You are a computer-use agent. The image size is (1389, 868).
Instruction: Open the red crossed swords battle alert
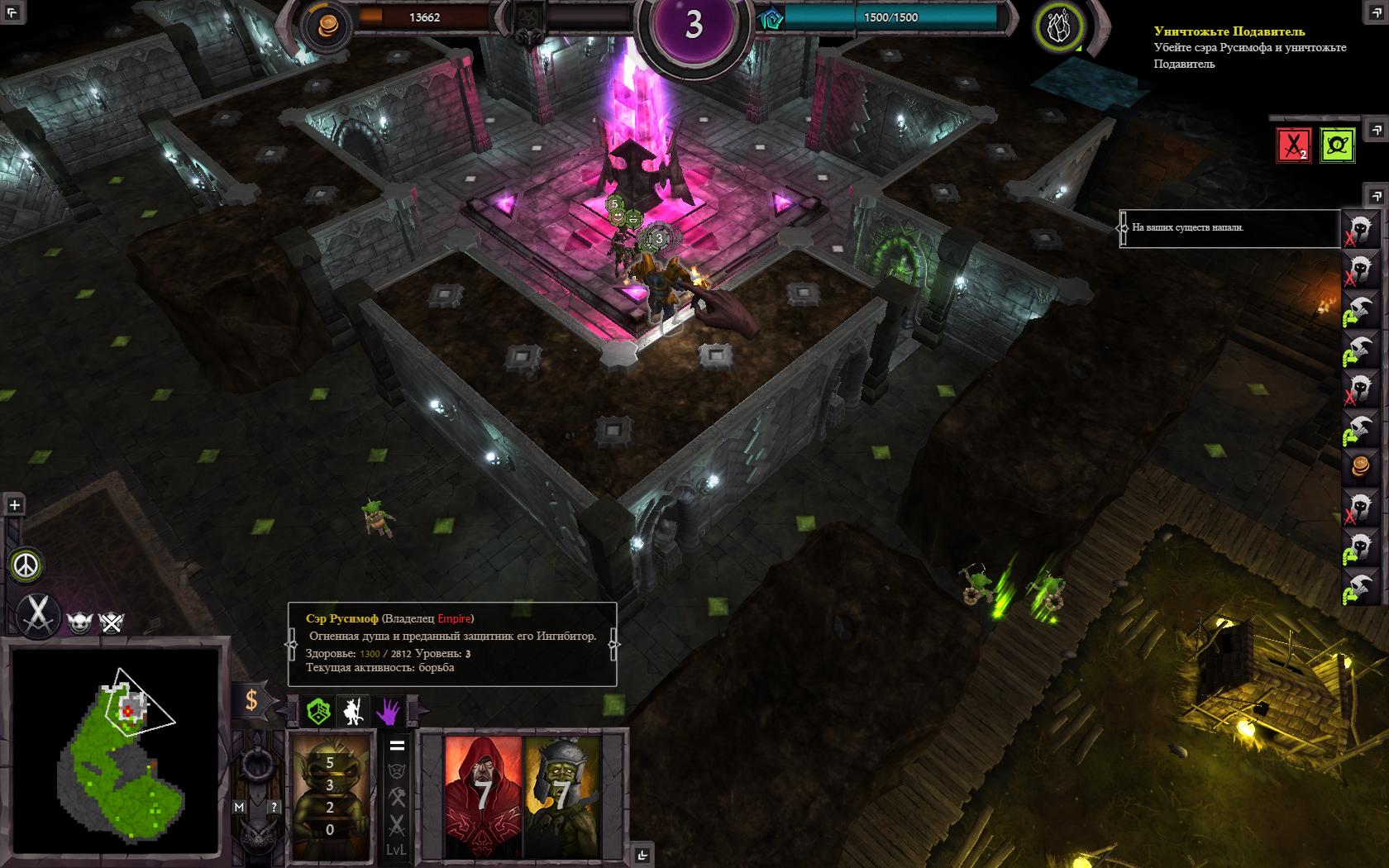[x=1294, y=146]
